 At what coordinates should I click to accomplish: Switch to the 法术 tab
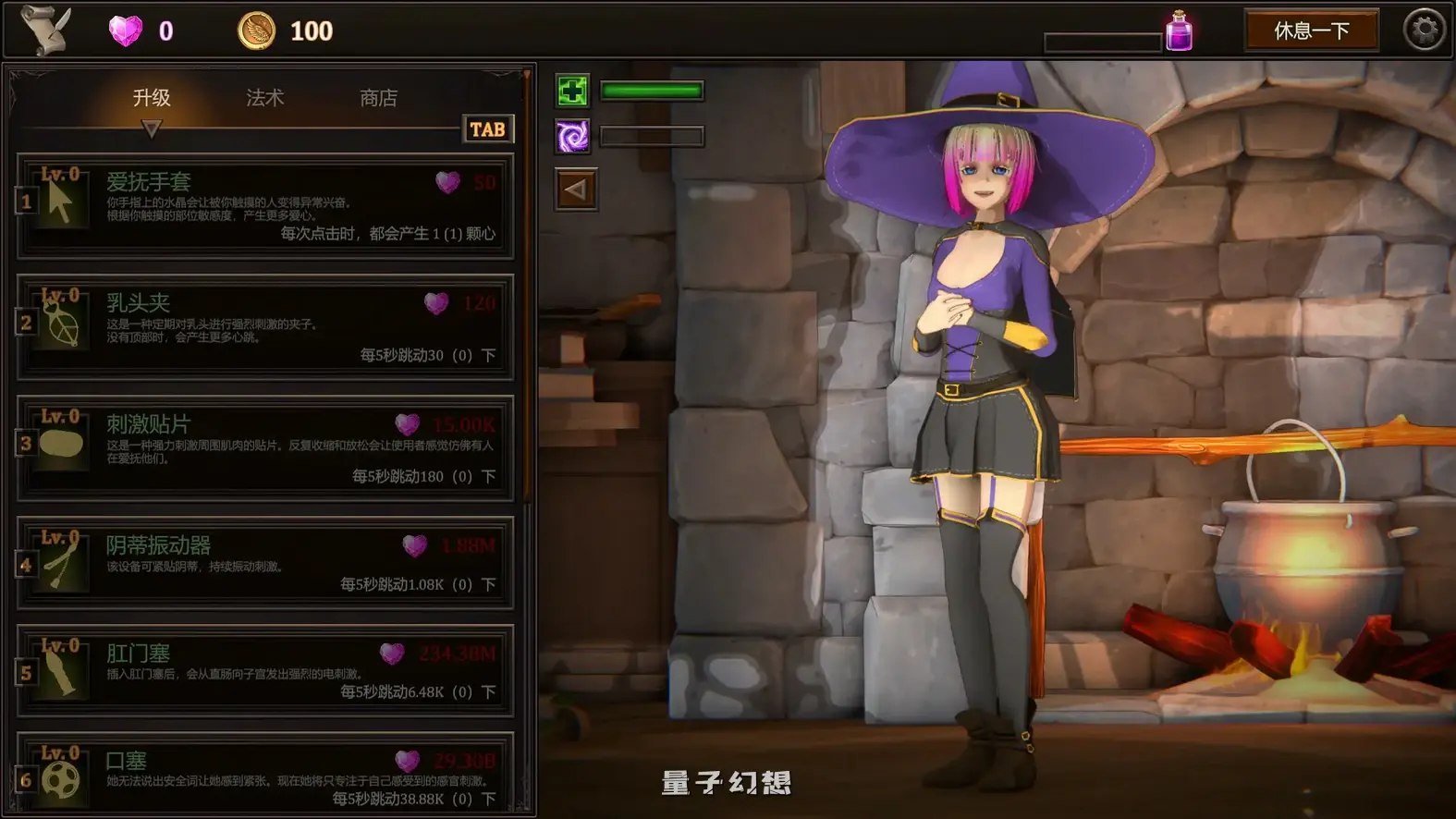pyautogui.click(x=263, y=96)
